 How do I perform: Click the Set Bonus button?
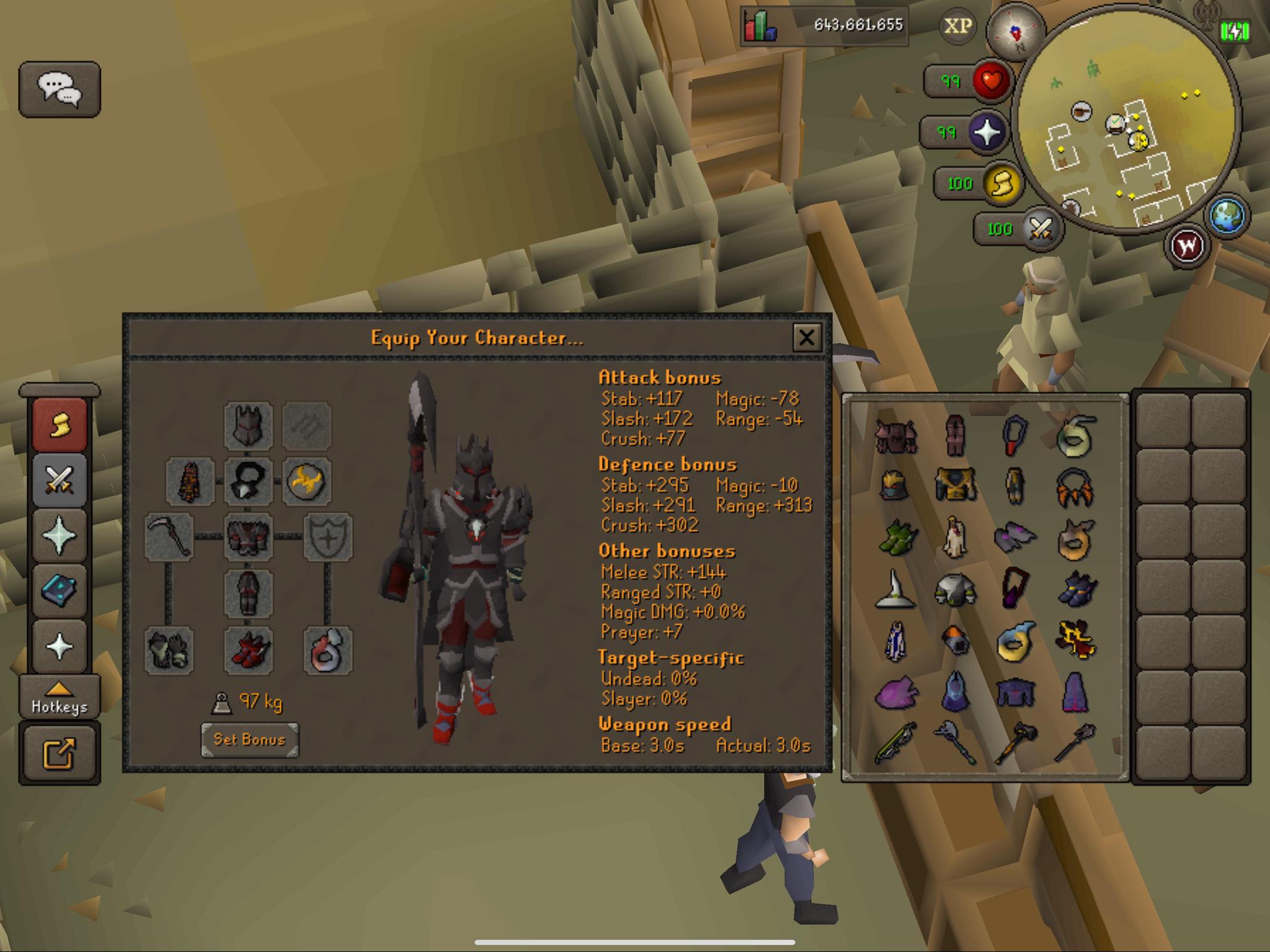pos(249,739)
